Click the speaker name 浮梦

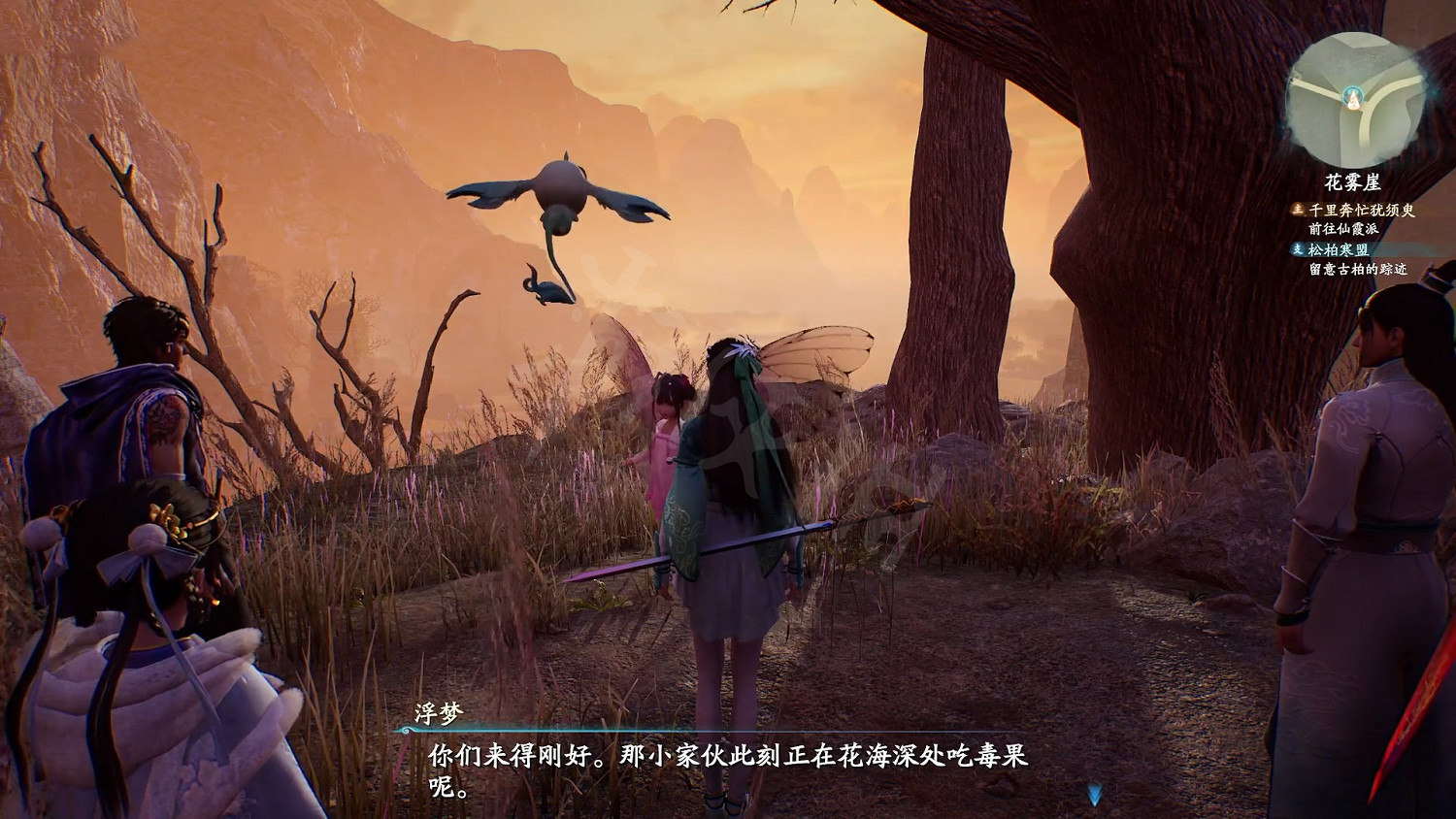click(x=439, y=711)
